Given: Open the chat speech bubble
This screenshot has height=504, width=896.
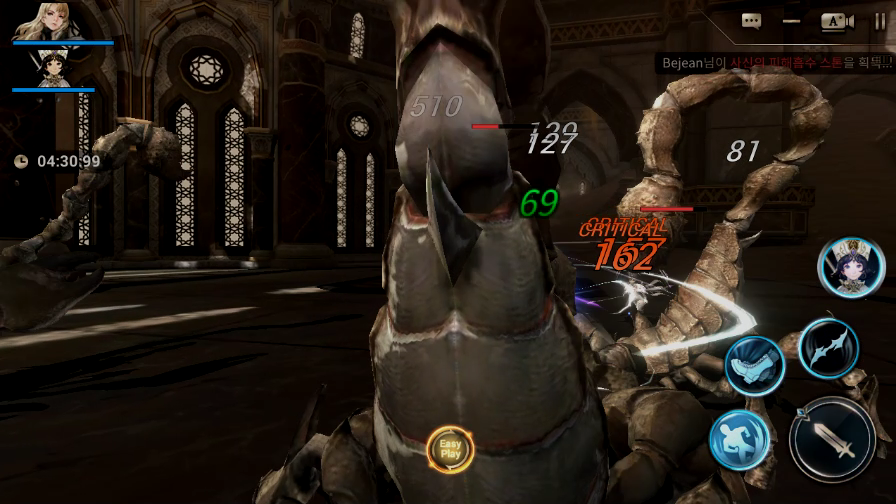Looking at the screenshot, I should (752, 21).
